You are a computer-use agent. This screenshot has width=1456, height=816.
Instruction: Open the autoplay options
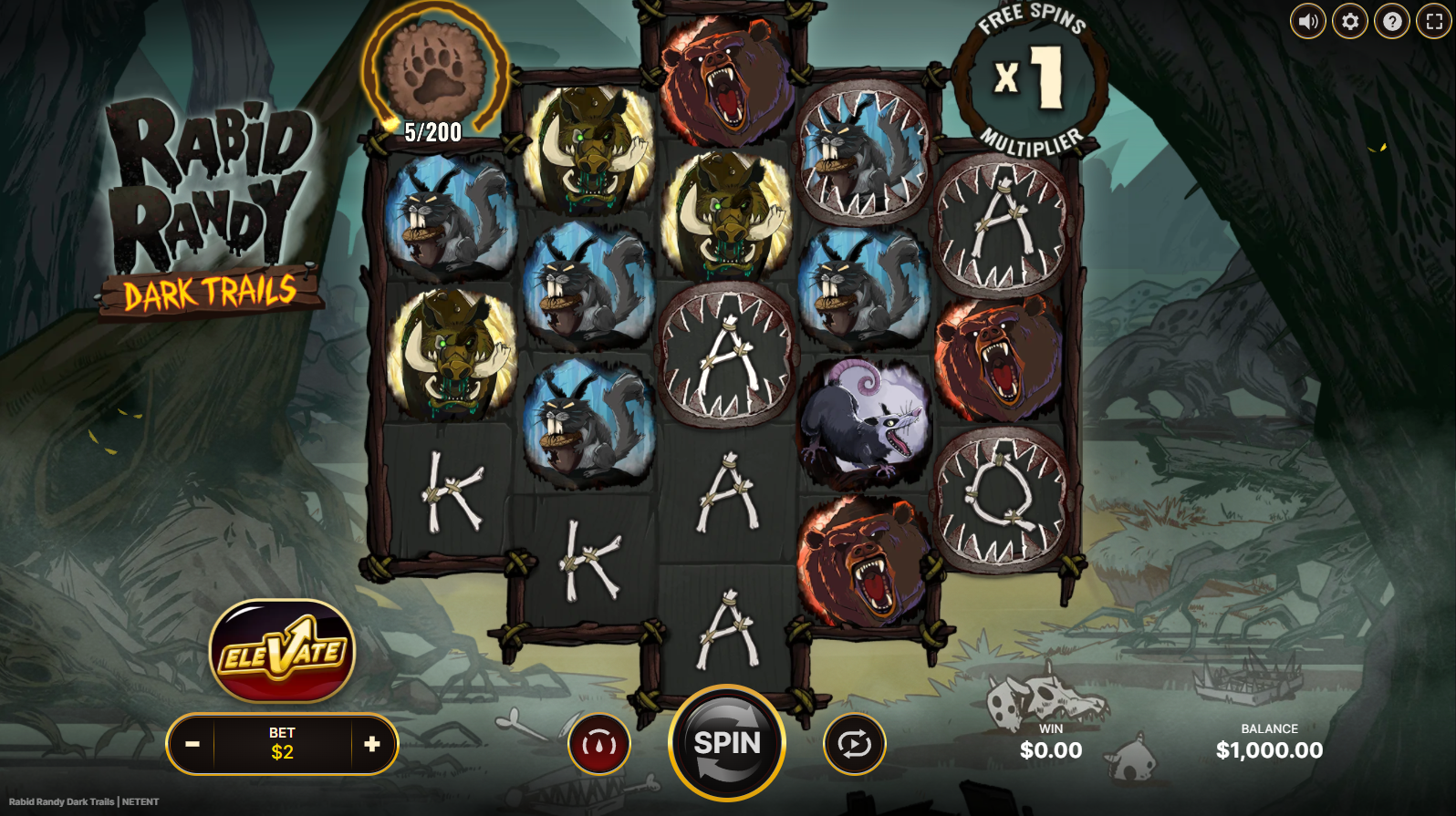[854, 745]
